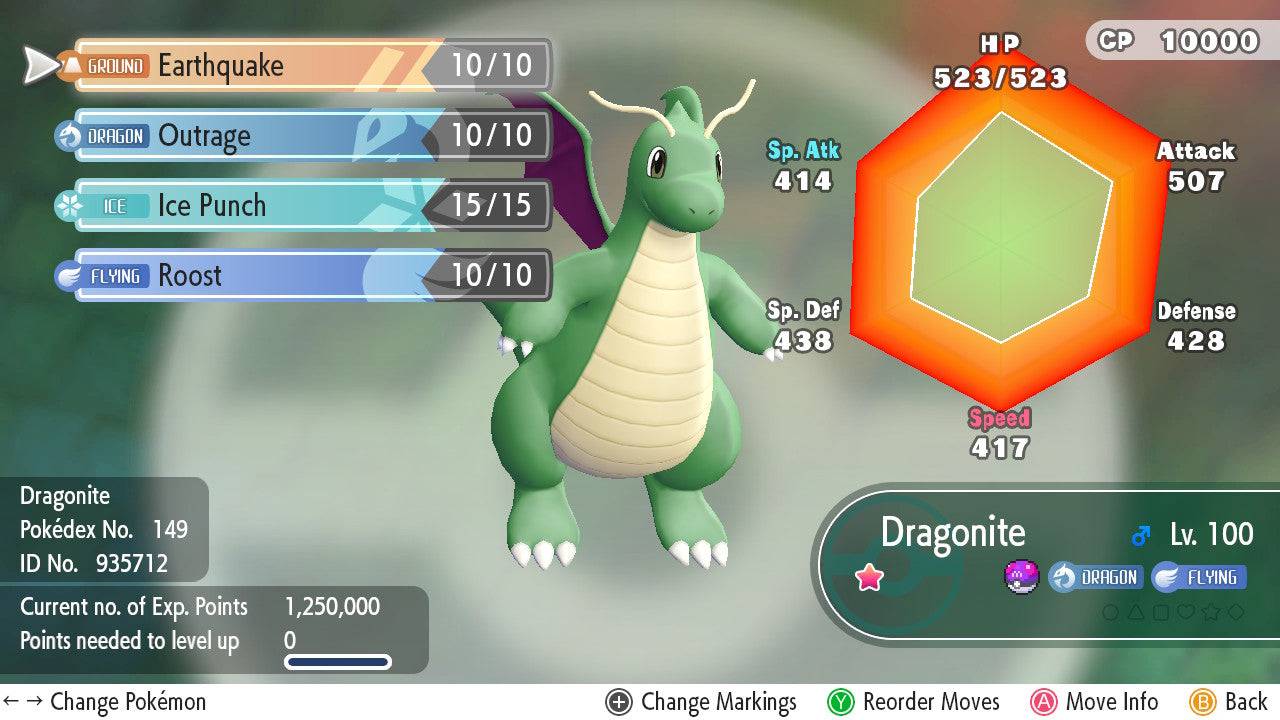The height and width of the screenshot is (720, 1280).
Task: Select Reorder Moves option
Action: (932, 701)
